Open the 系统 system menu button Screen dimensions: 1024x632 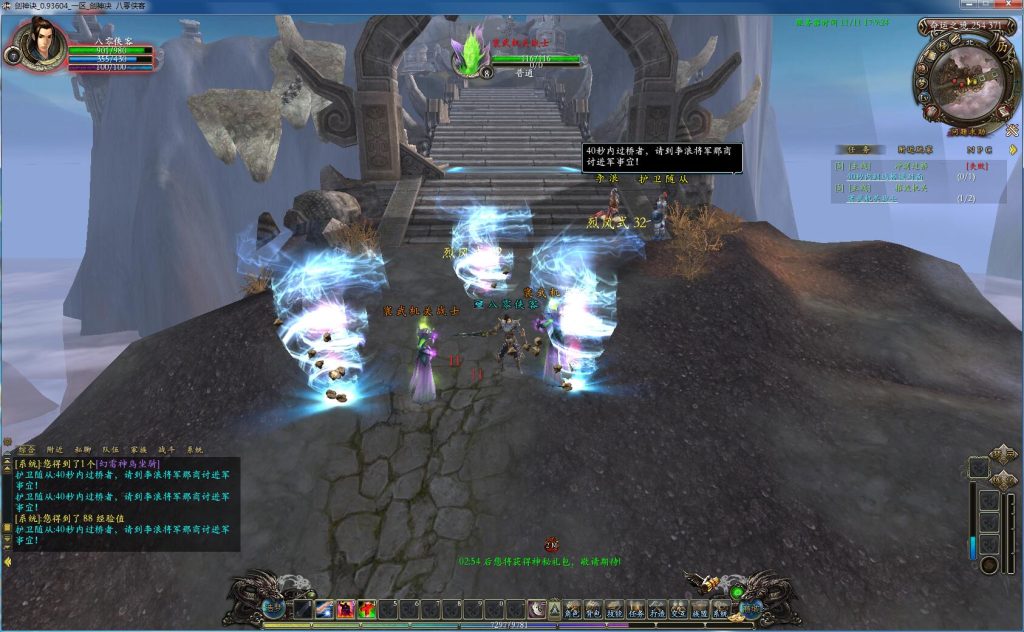click(721, 609)
